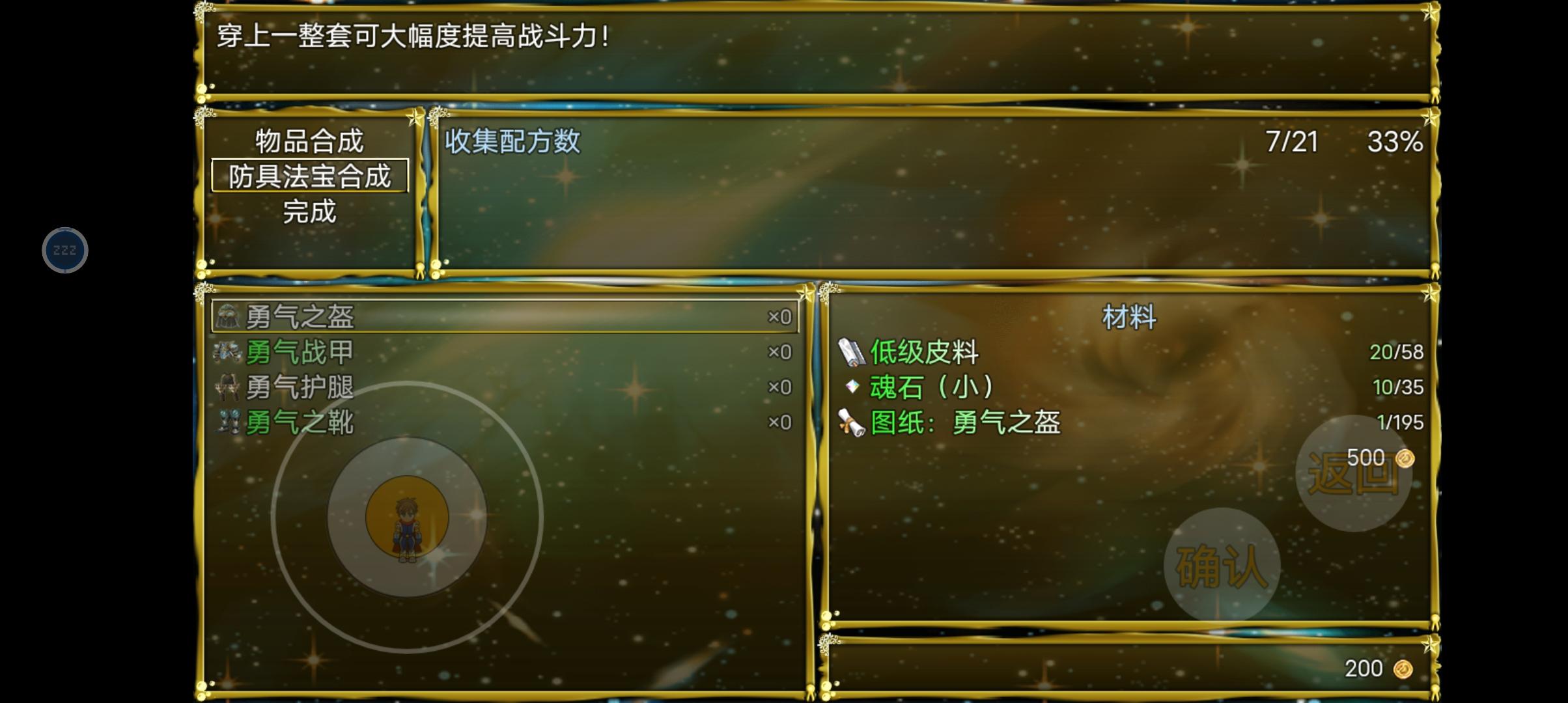The image size is (1568, 703).
Task: Click the coin icon beside 500
Action: tap(1407, 457)
